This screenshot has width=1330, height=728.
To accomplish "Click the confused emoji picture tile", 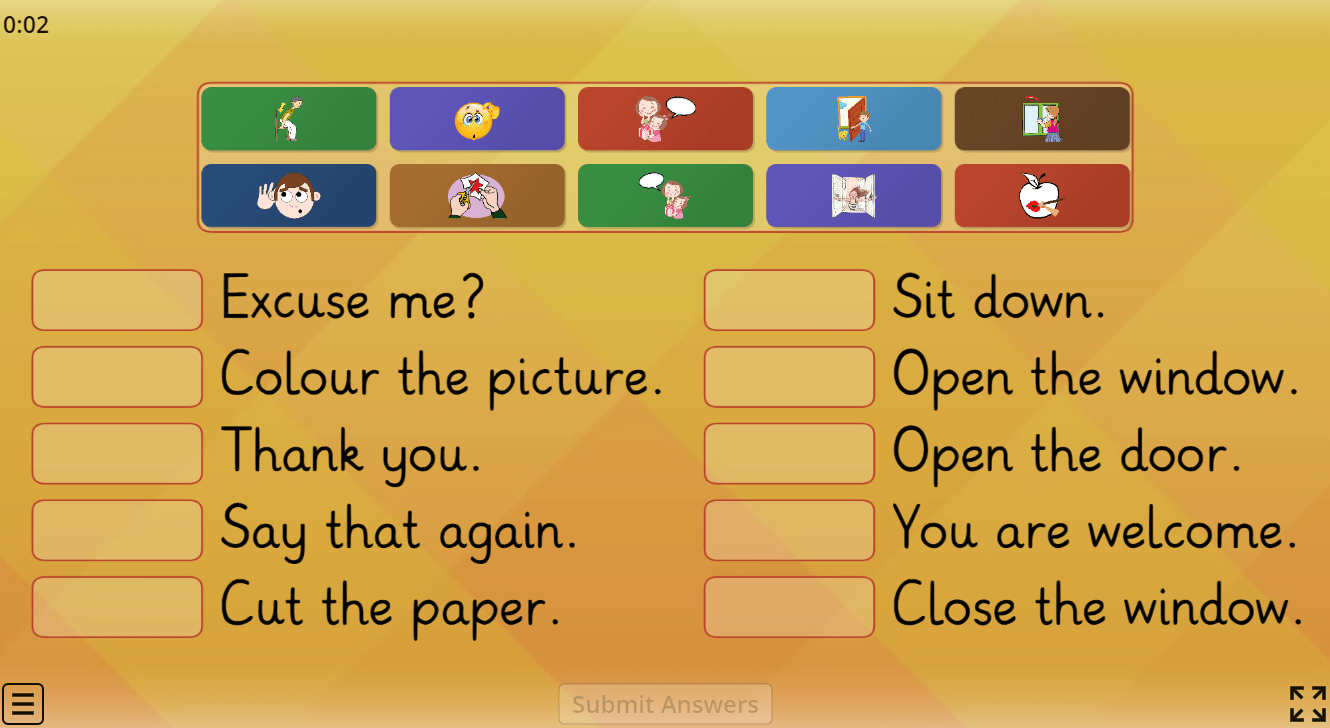I will 477,118.
